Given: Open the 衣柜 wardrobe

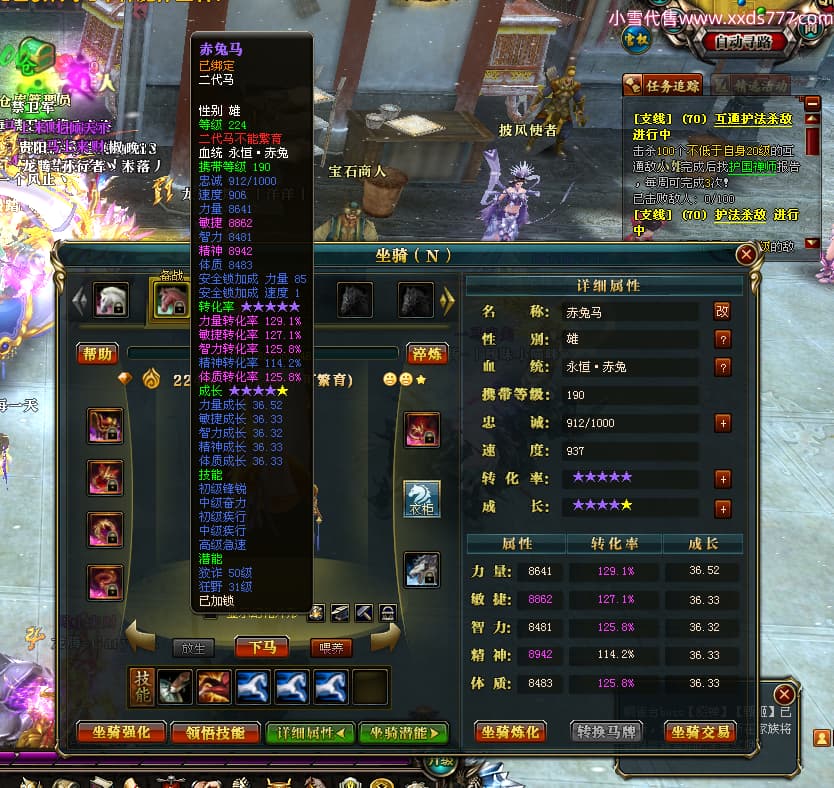Looking at the screenshot, I should tap(422, 498).
